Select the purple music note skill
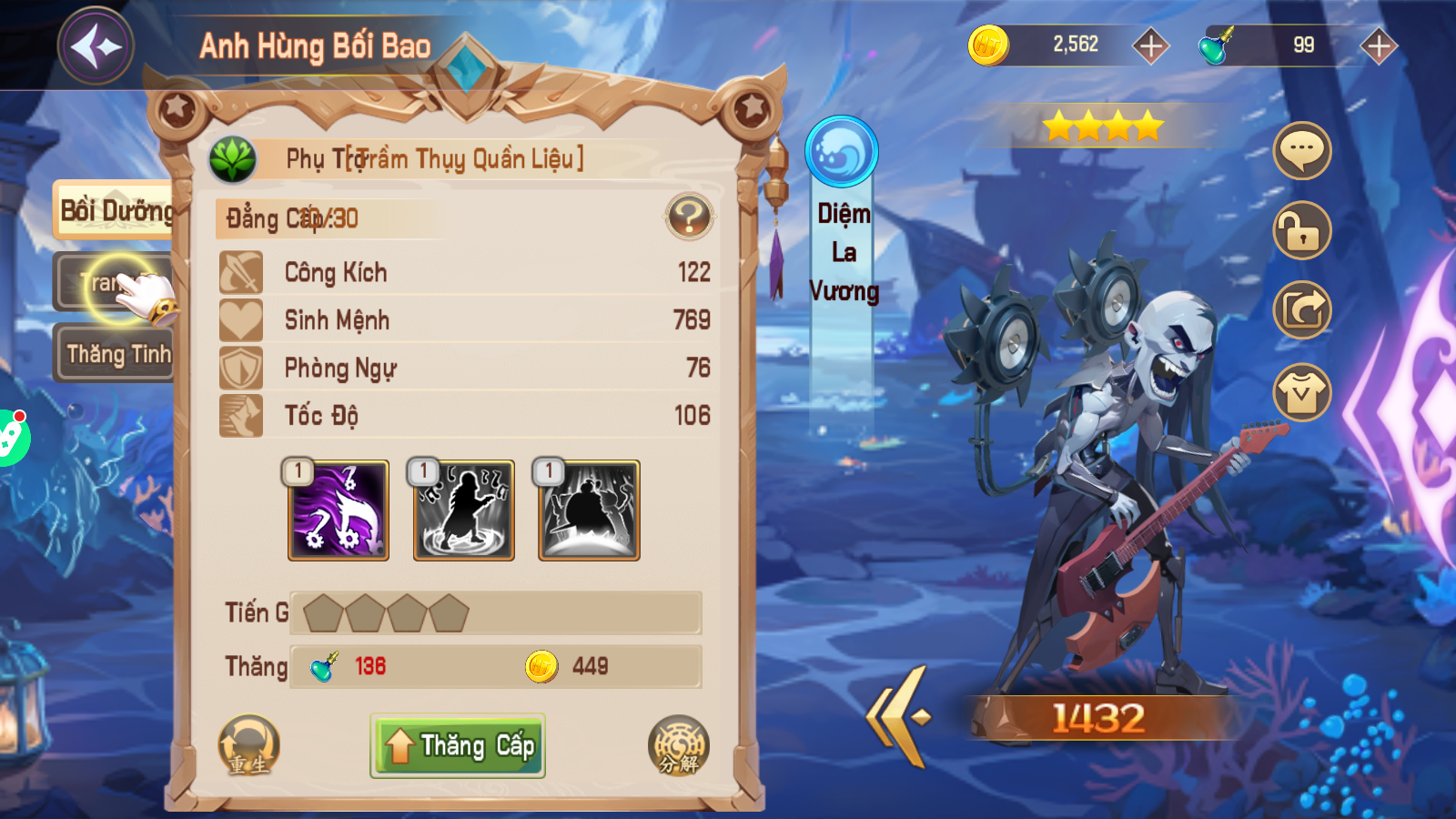1456x819 pixels. (x=339, y=510)
